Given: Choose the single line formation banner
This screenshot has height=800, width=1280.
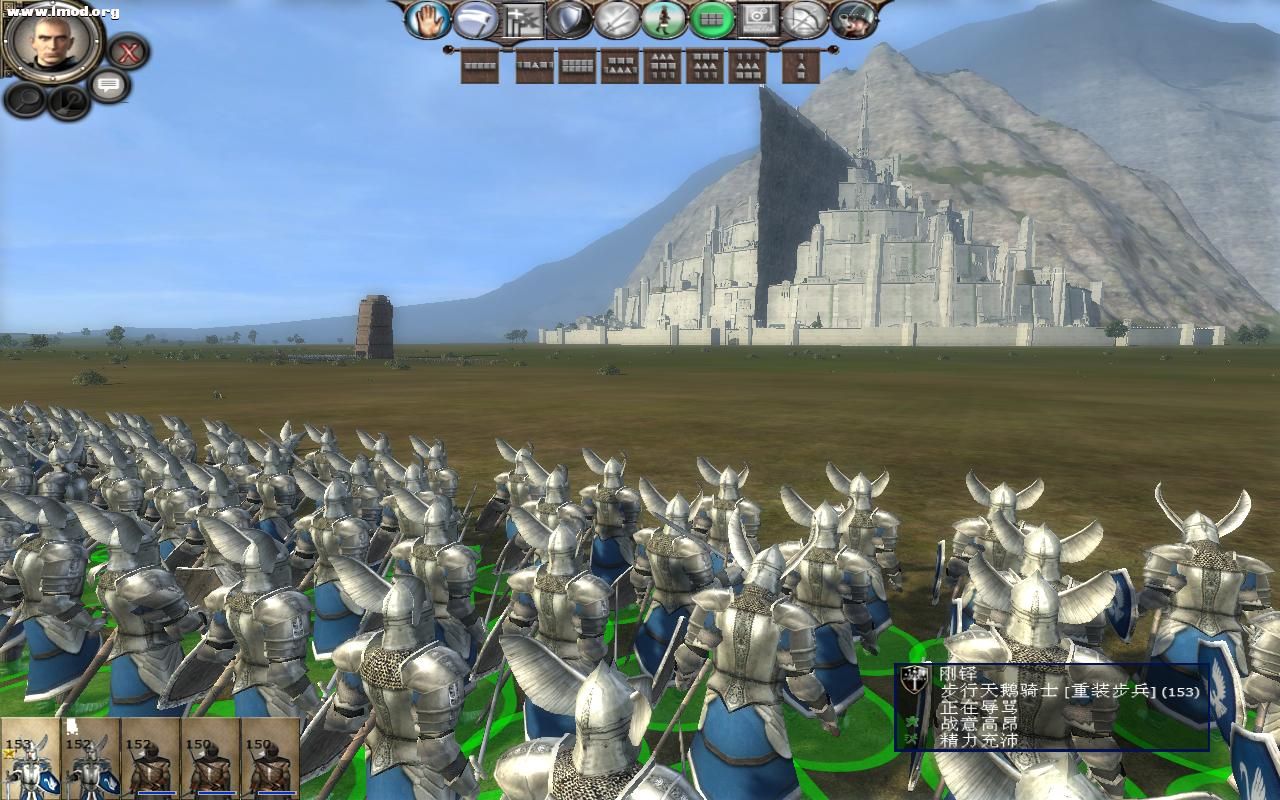Looking at the screenshot, I should pyautogui.click(x=480, y=67).
